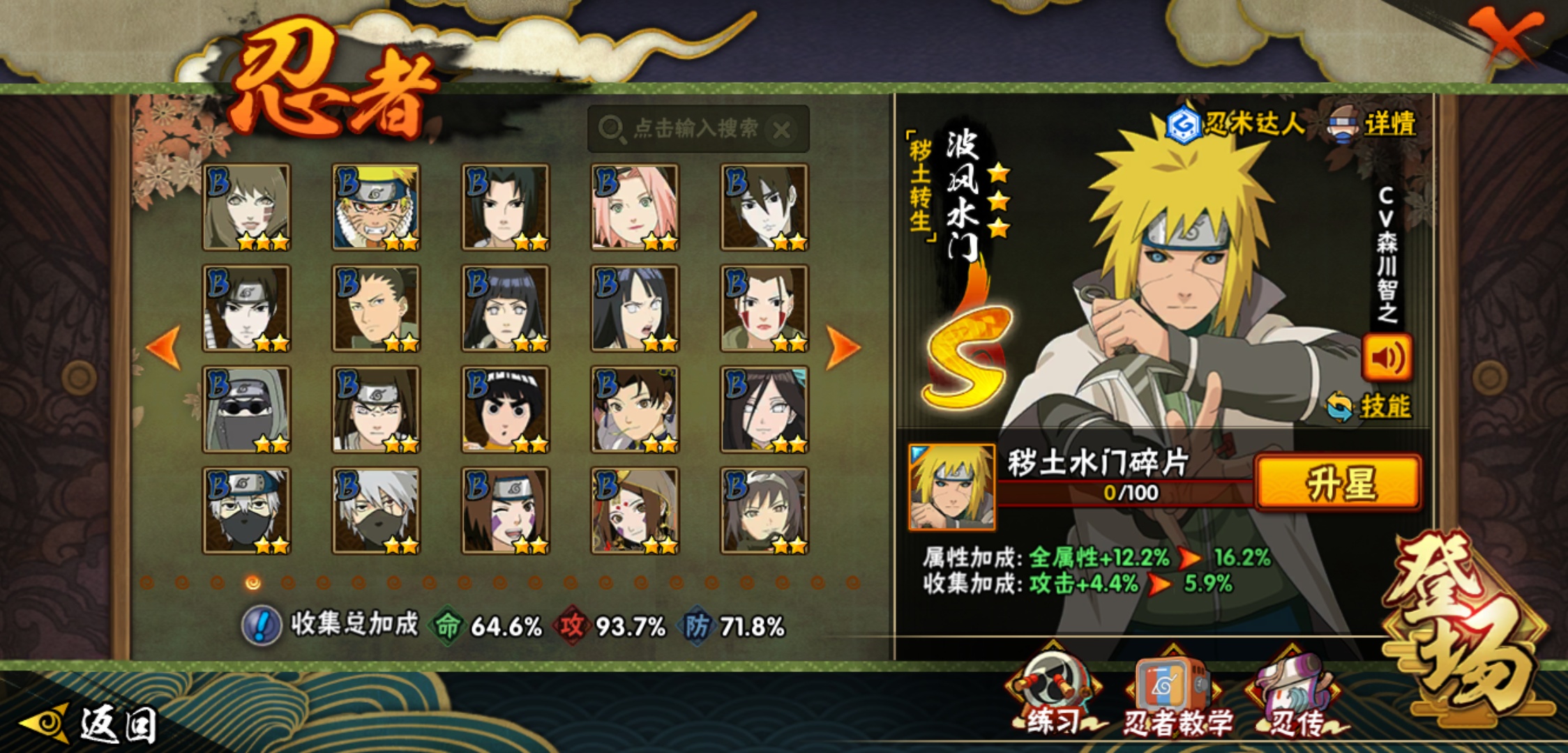Select the Naruto ninja portrait

click(x=376, y=207)
